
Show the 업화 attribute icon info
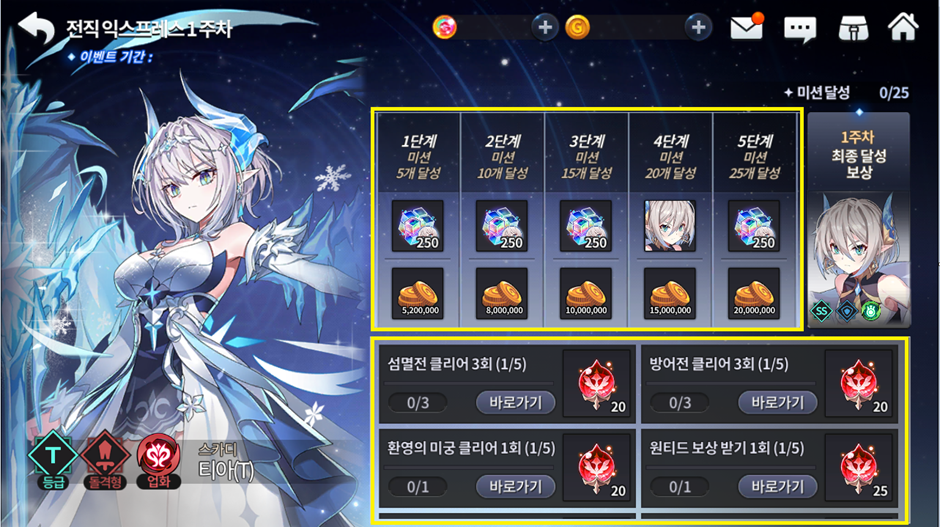coord(158,460)
